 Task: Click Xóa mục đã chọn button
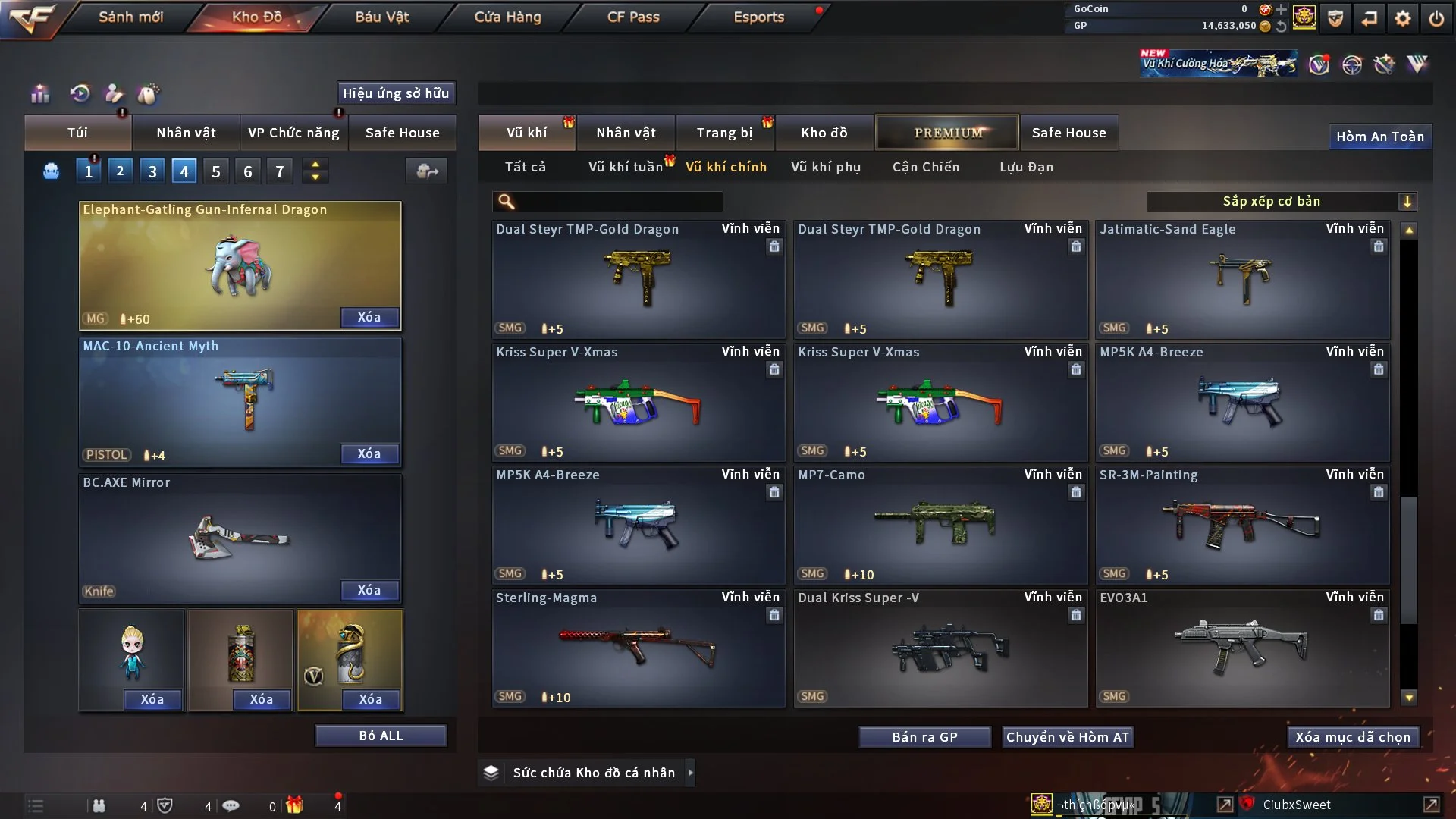point(1353,737)
